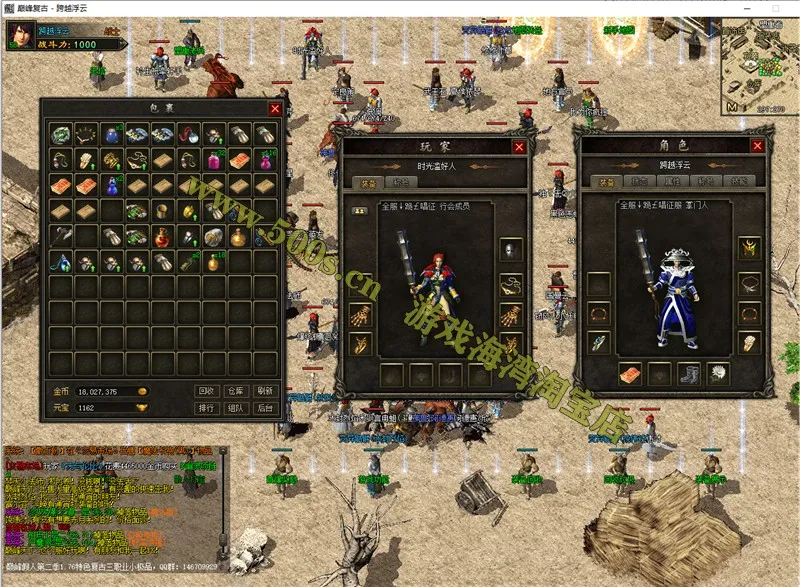The image size is (800, 587).
Task: Select the boots slot in 角色 panel
Action: [x=687, y=374]
